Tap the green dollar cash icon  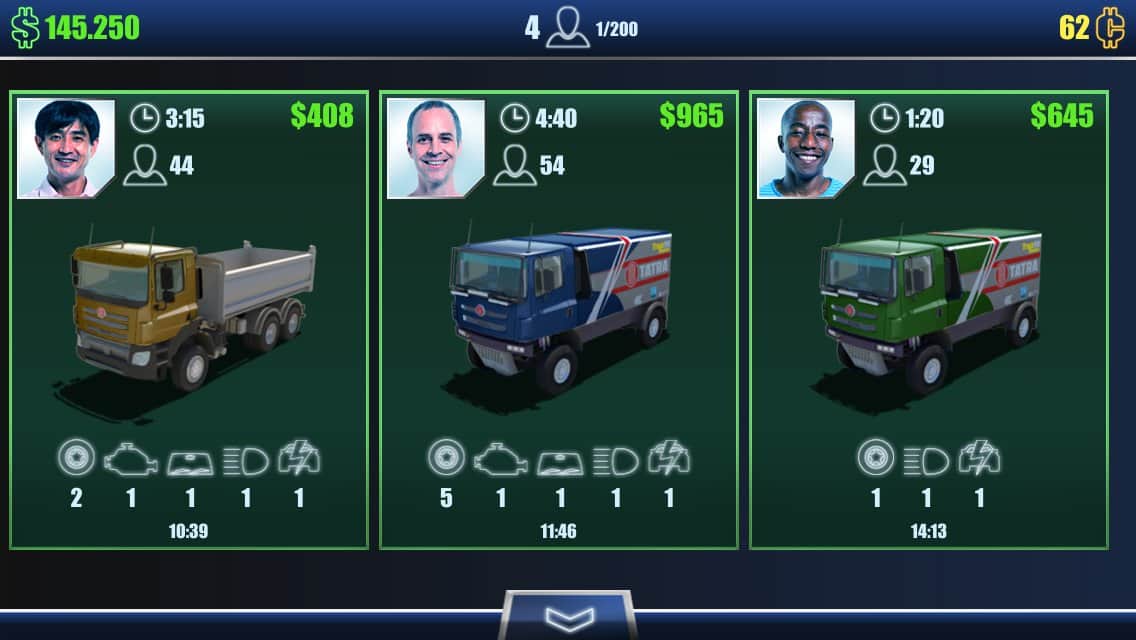click(25, 29)
